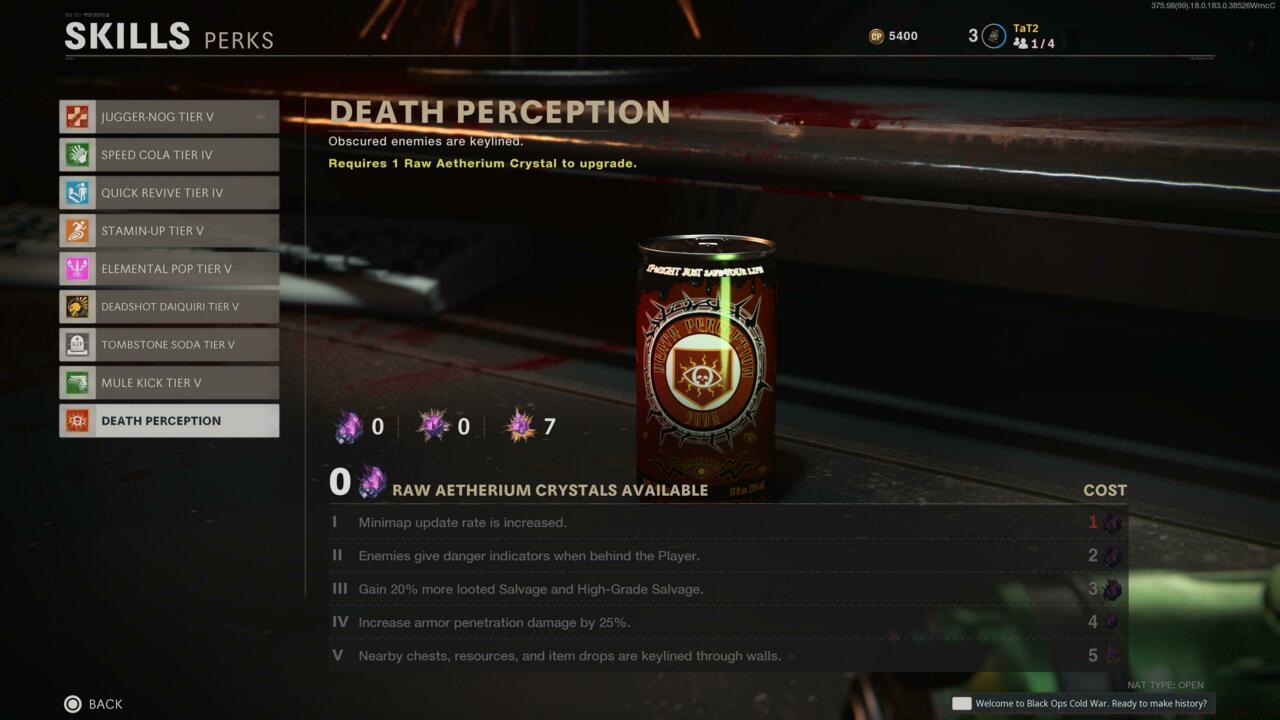Click the party members 1/4 icon

pyautogui.click(x=1021, y=43)
